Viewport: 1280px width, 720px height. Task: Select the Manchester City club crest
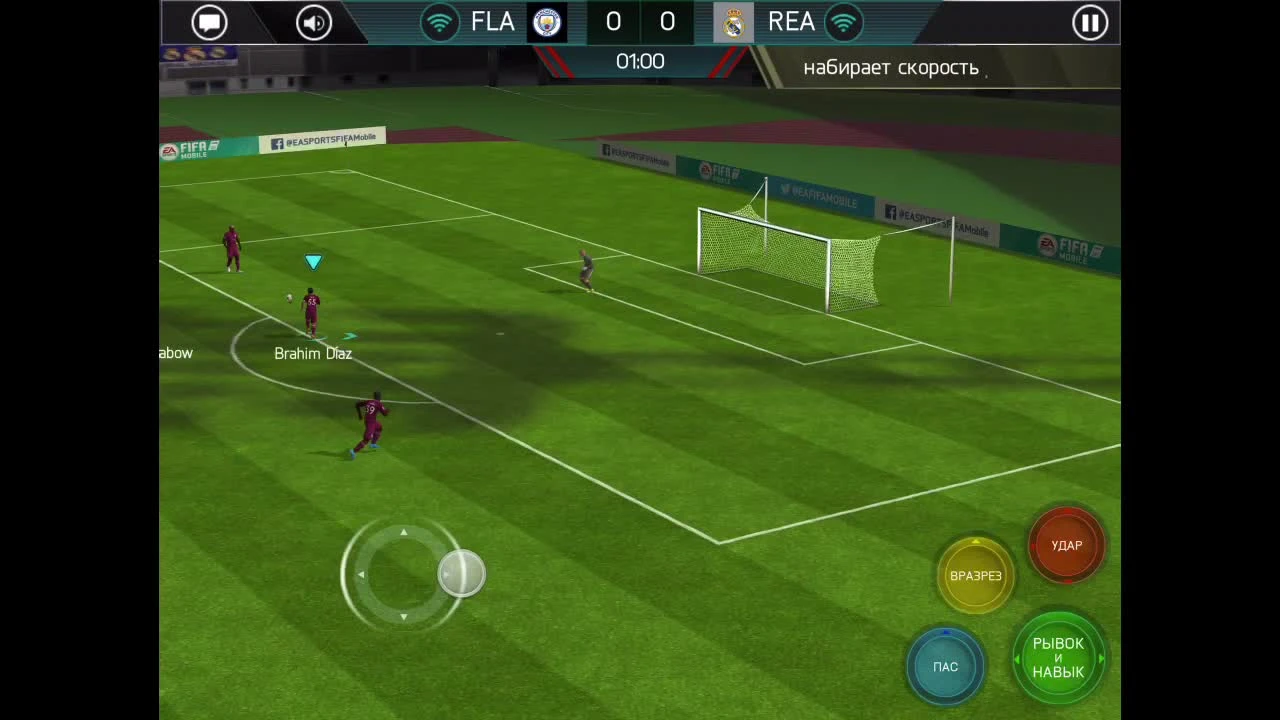click(x=546, y=22)
